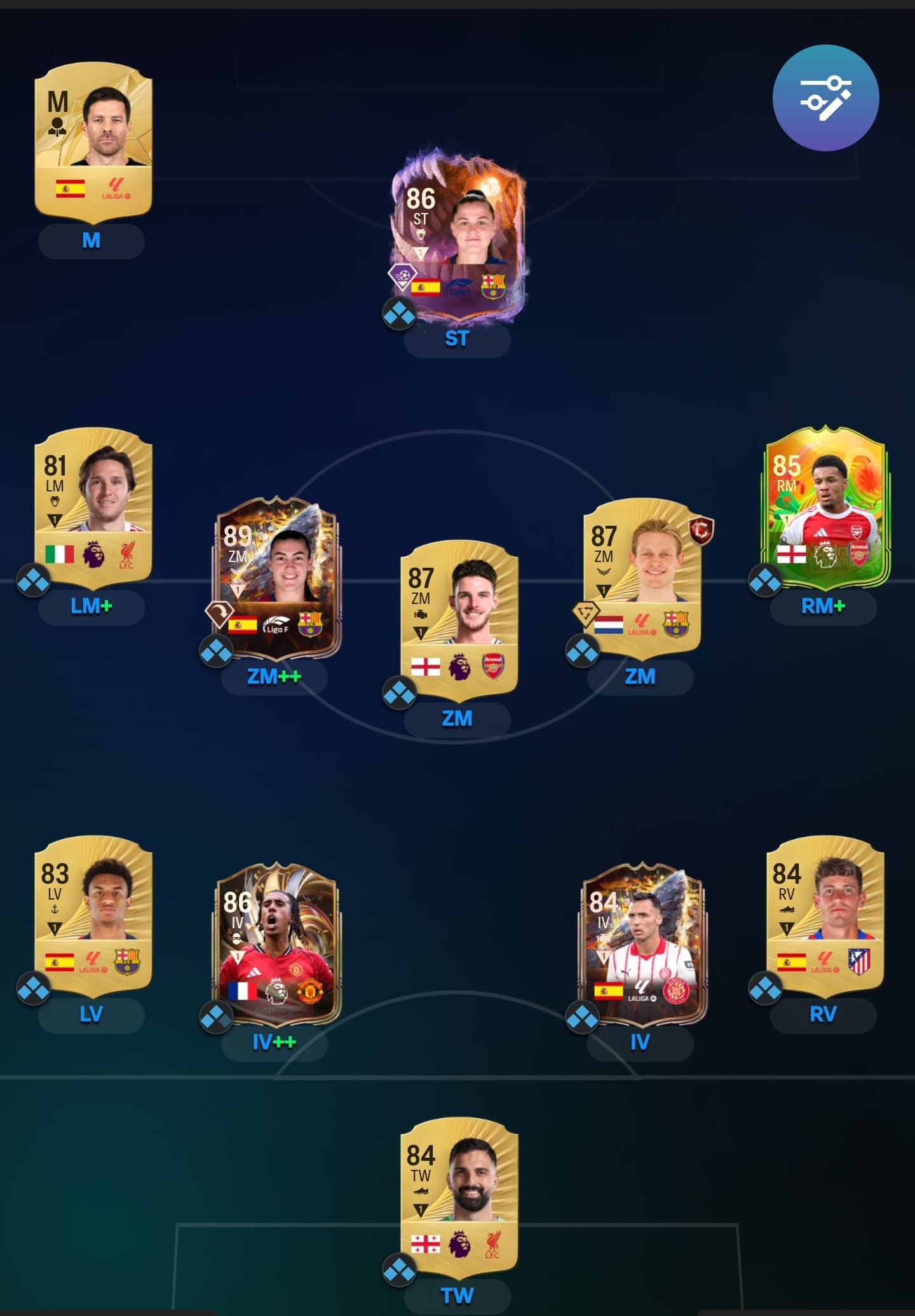This screenshot has height=1316, width=915.
Task: Select the 85 RM green Arsenal card
Action: click(824, 505)
